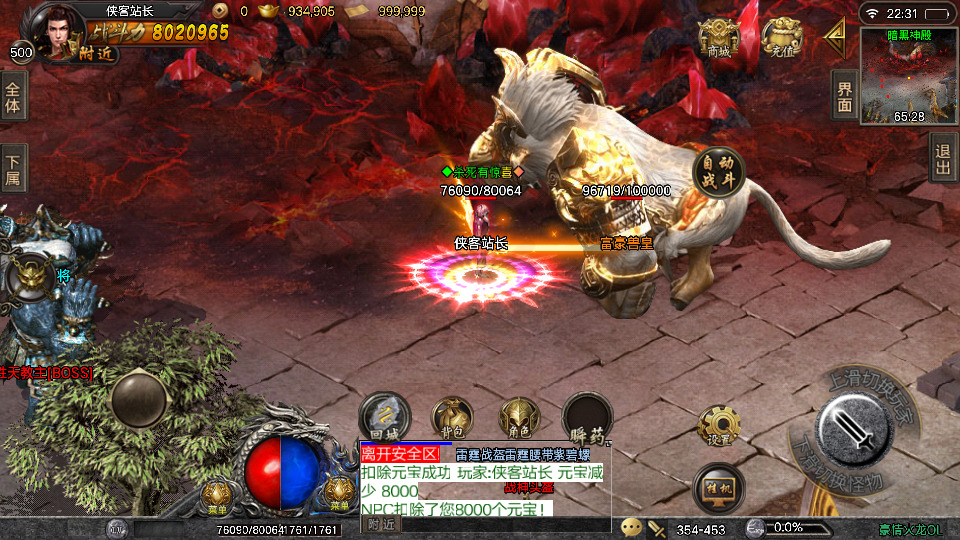960x540 pixels.
Task: Open the 充值 recharge menu
Action: click(x=783, y=38)
